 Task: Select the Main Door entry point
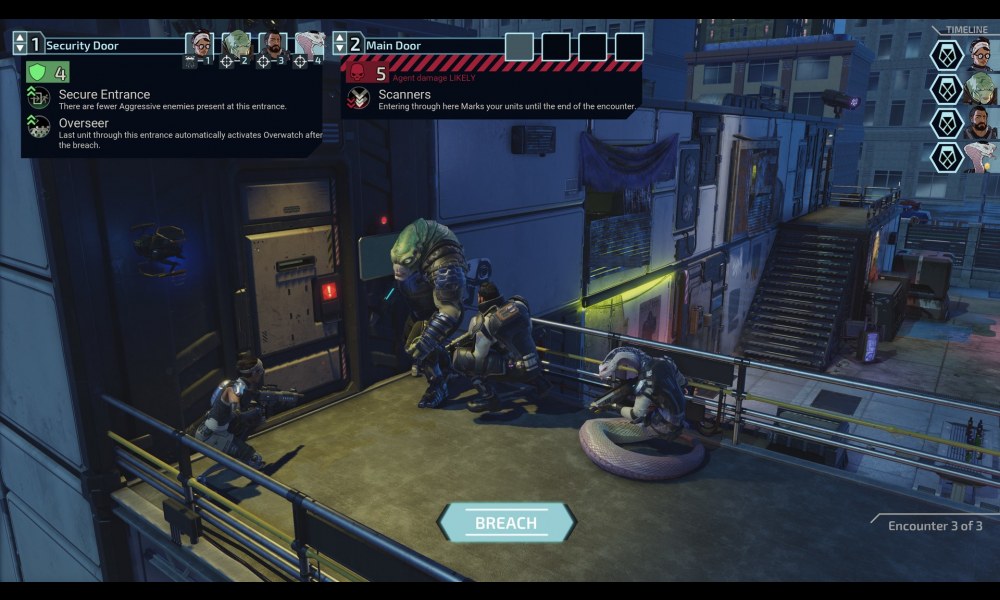[x=393, y=45]
